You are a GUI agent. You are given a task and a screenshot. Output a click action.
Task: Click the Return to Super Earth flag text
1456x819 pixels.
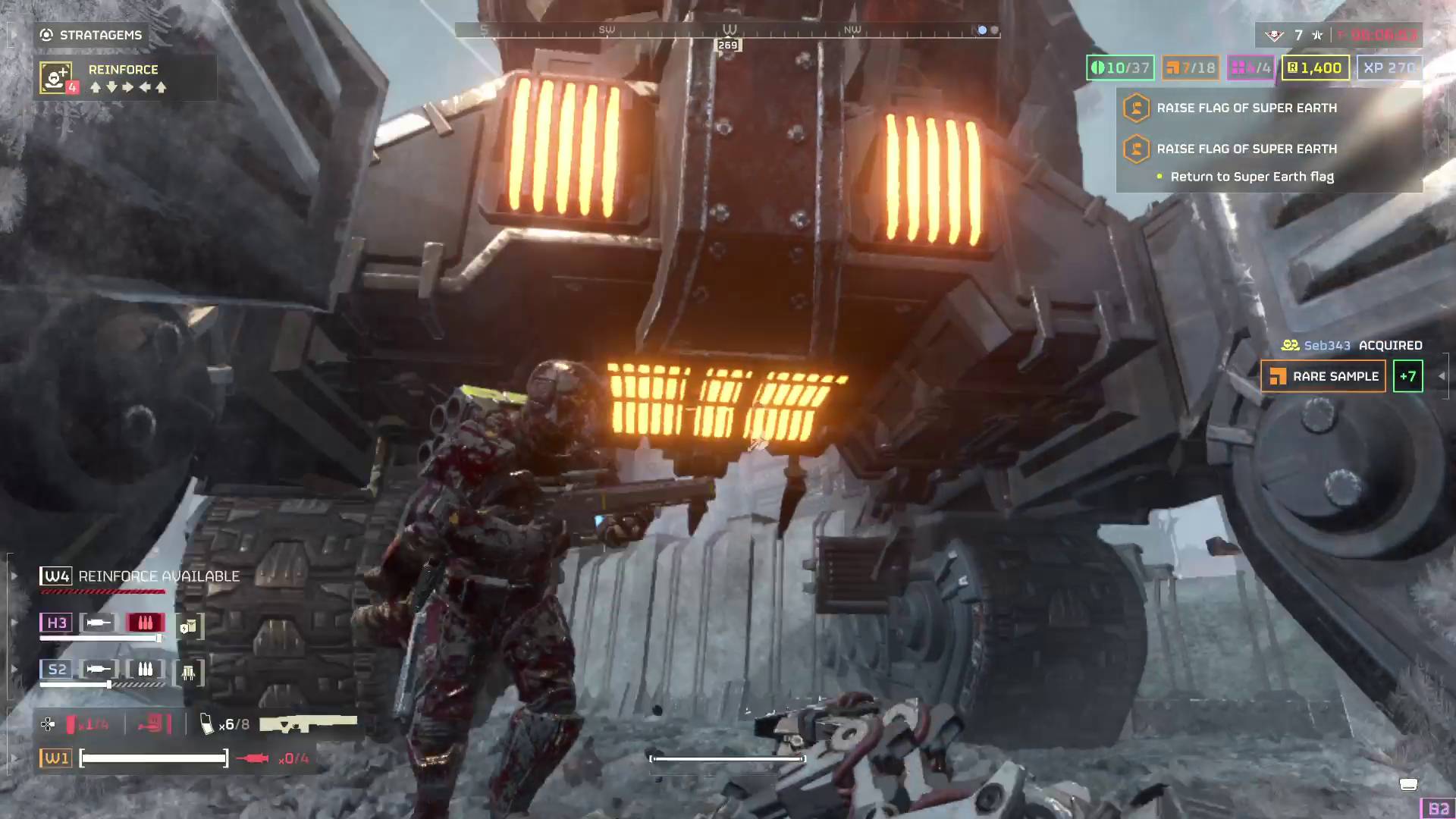click(1252, 176)
